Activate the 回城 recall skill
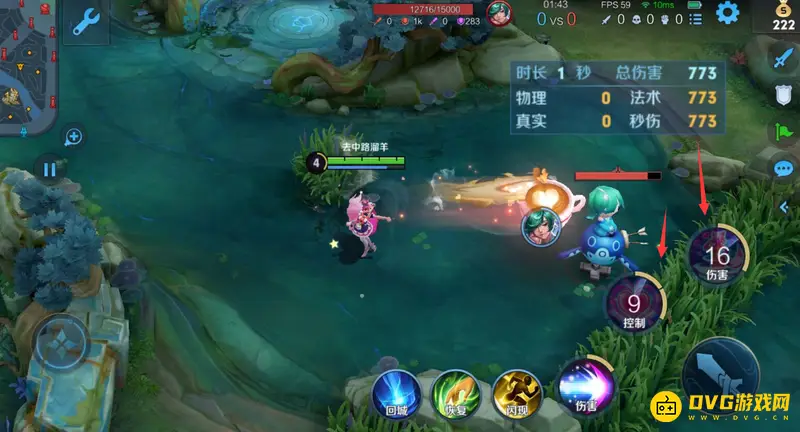The width and height of the screenshot is (800, 432). click(397, 394)
